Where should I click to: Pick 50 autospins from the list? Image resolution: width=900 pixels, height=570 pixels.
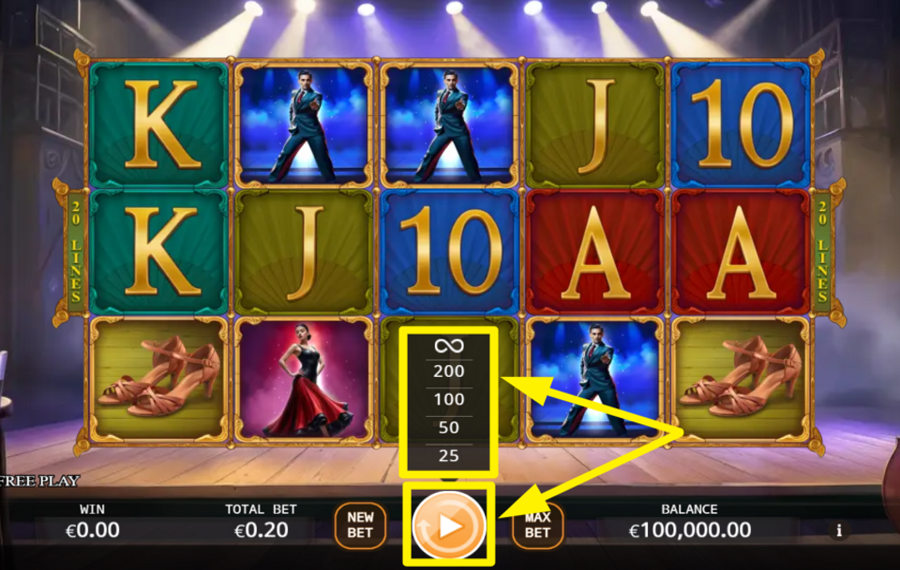pos(448,428)
